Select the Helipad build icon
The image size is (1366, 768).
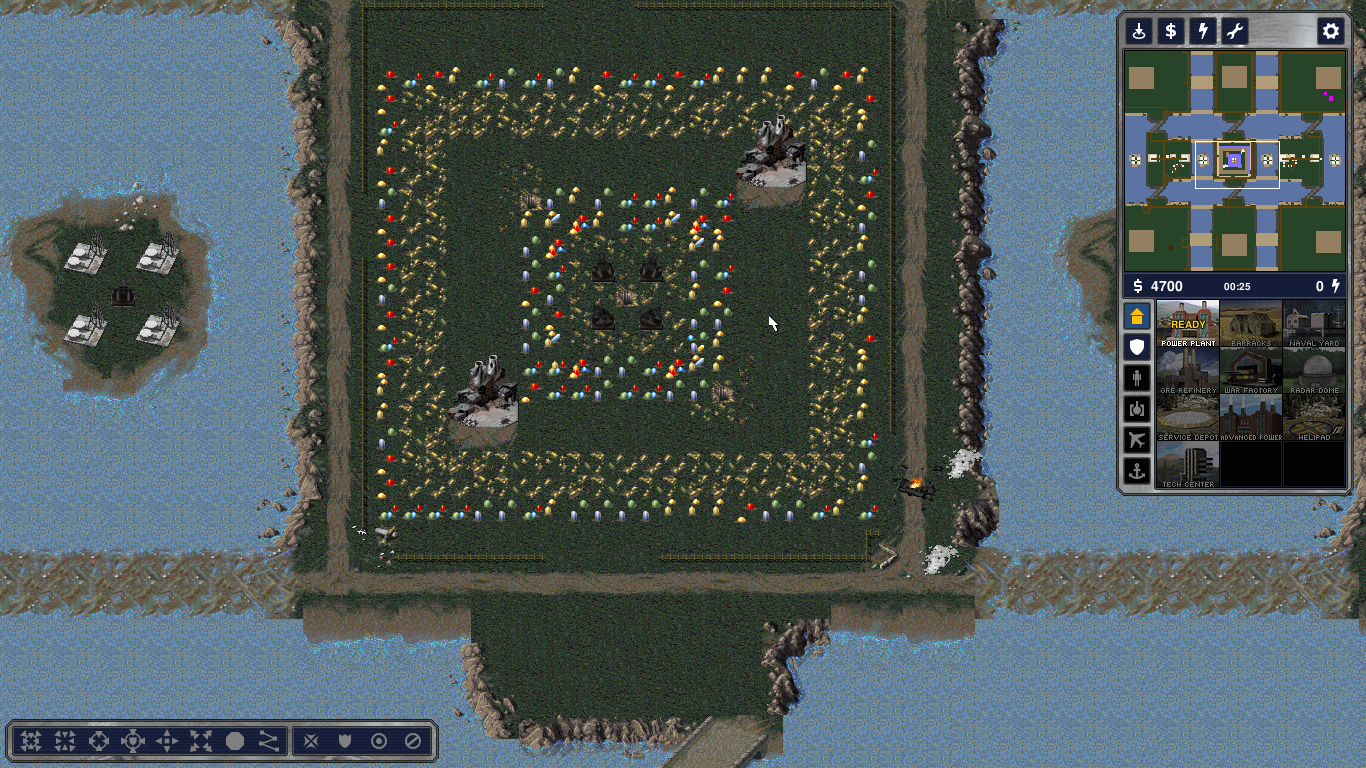(1314, 418)
